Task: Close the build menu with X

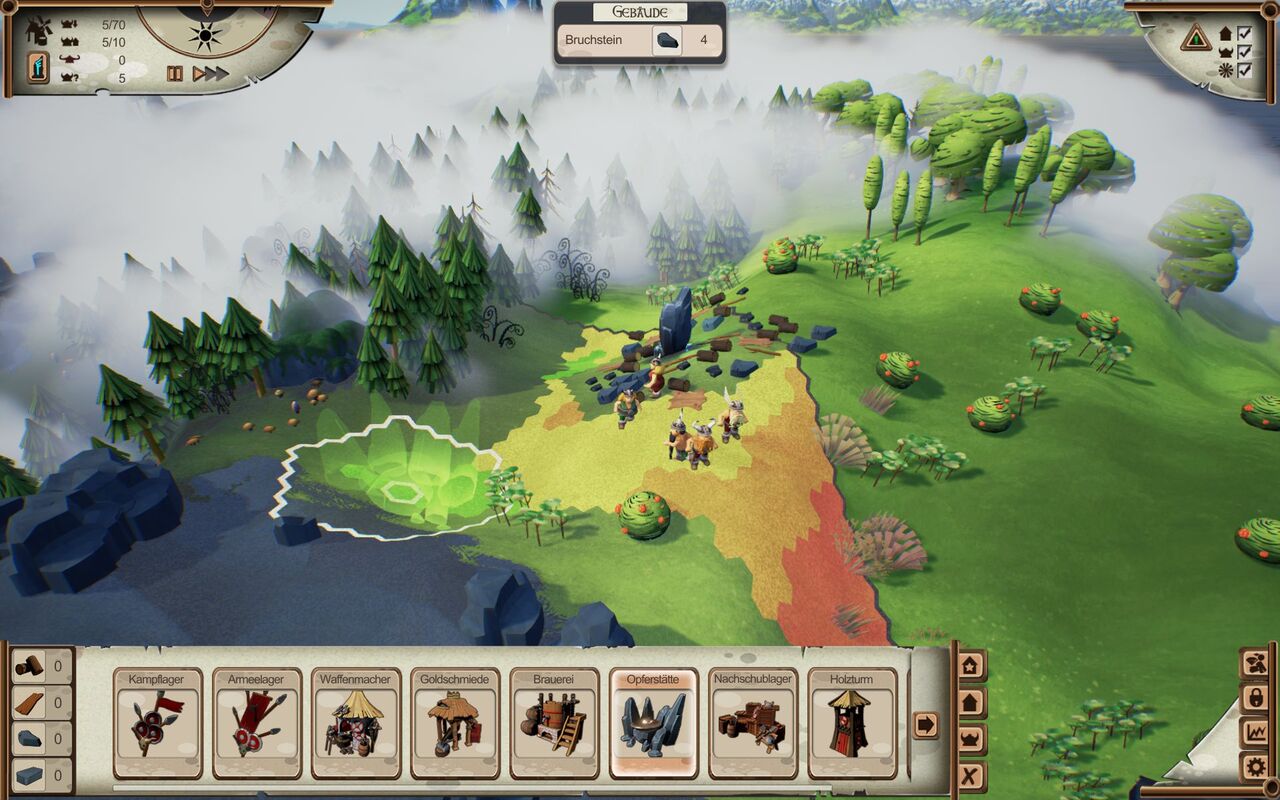Action: 971,776
